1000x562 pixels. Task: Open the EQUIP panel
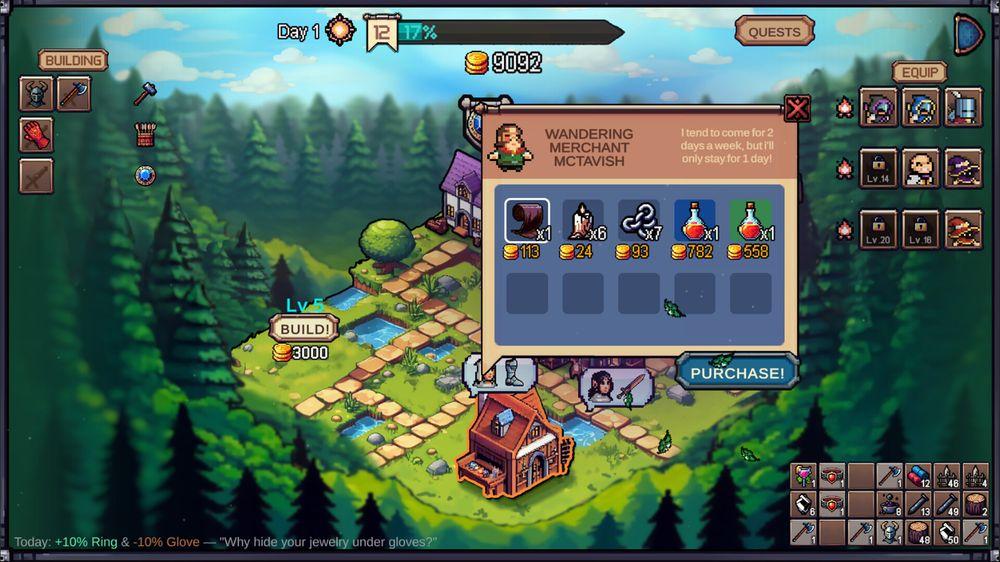click(920, 72)
